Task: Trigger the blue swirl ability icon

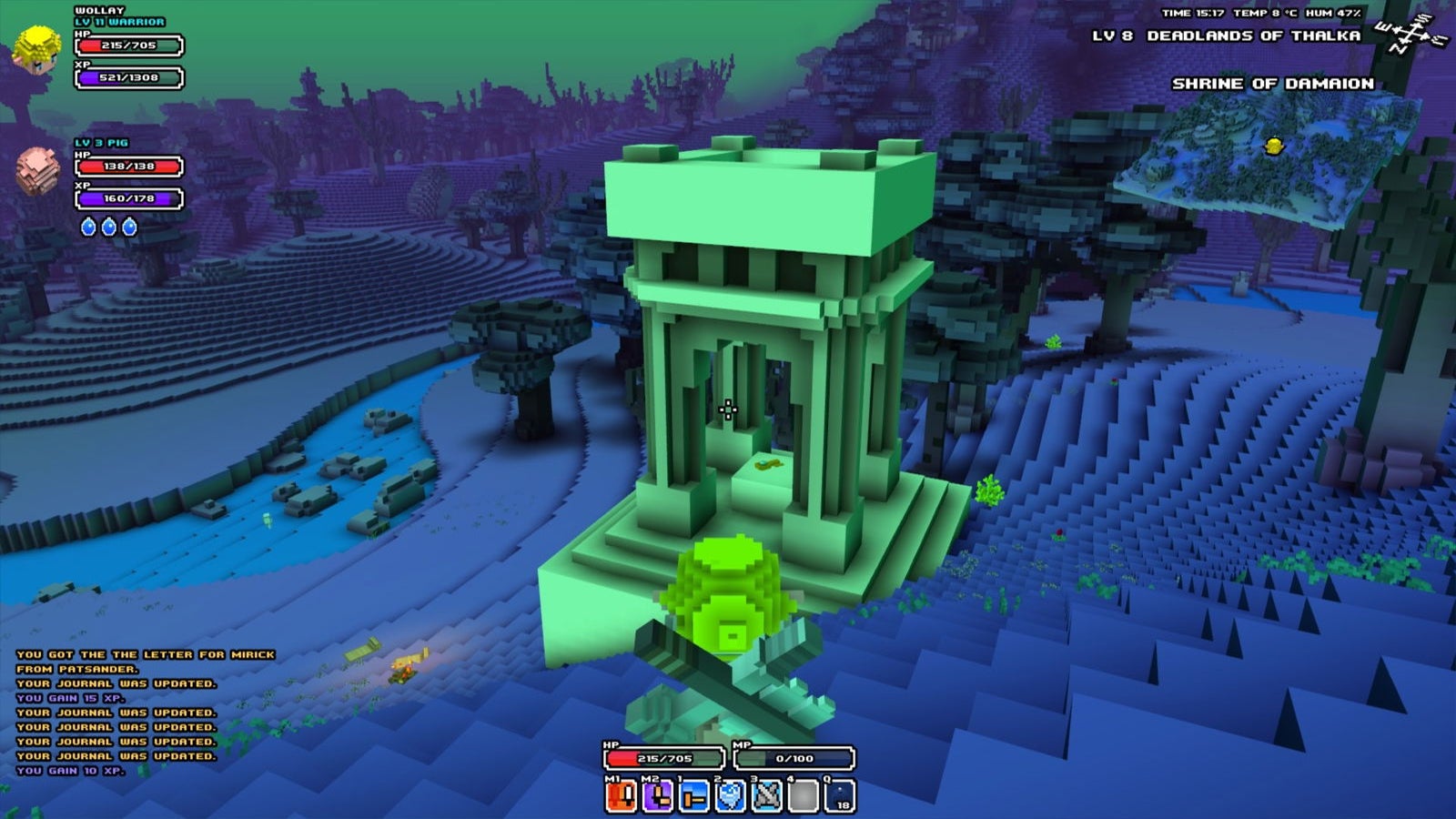Action: [731, 796]
